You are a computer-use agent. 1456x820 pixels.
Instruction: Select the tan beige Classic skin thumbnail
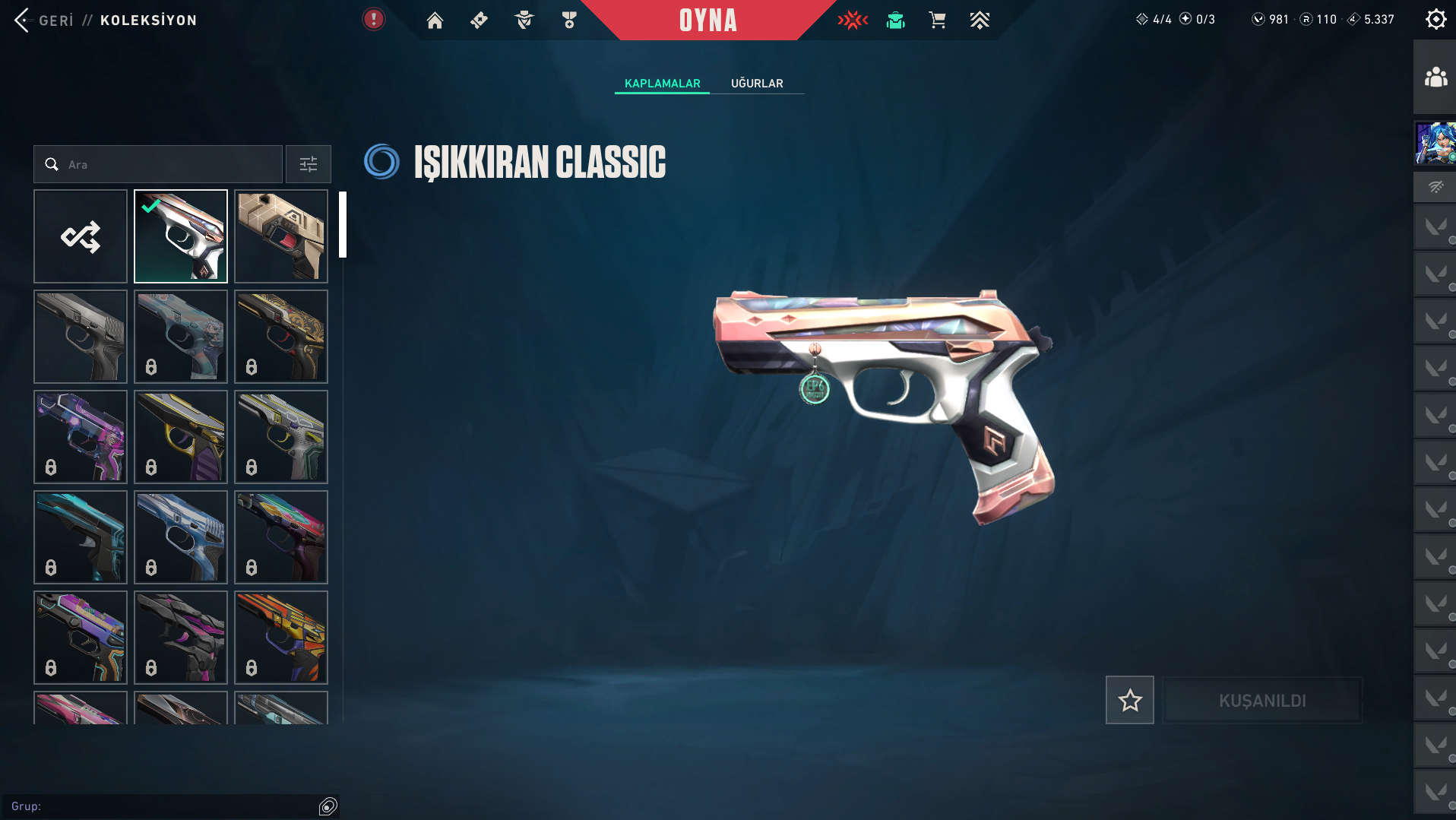281,236
